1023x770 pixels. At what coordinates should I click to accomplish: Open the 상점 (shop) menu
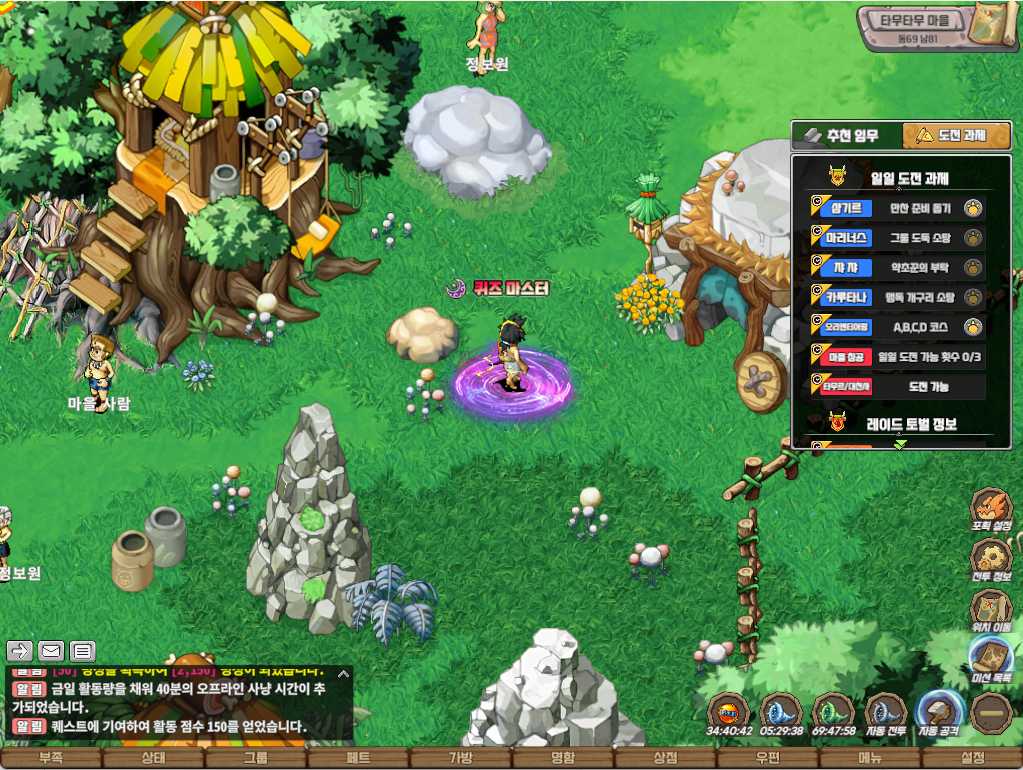tap(665, 758)
